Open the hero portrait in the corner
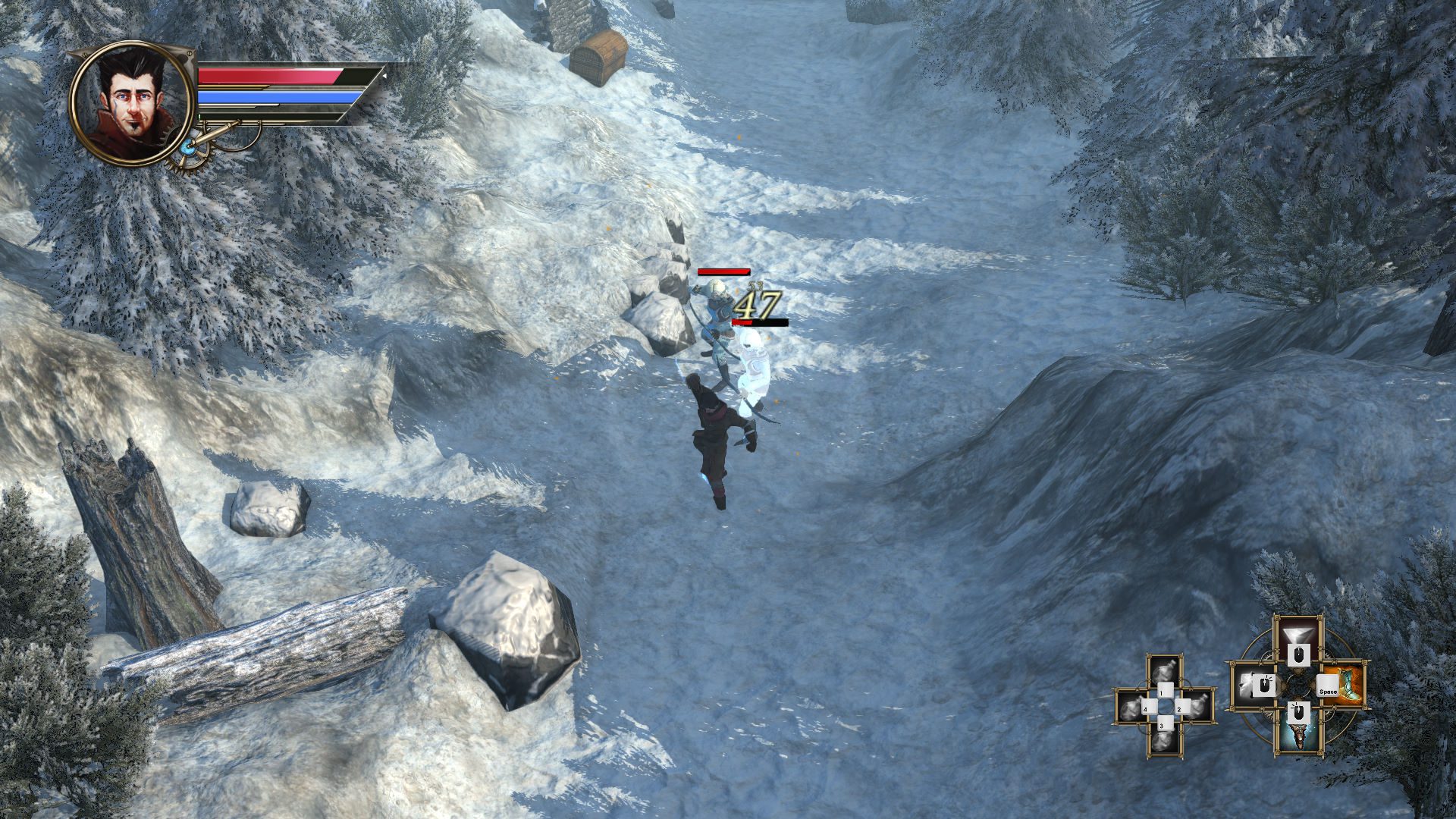The height and width of the screenshot is (819, 1456). 130,103
